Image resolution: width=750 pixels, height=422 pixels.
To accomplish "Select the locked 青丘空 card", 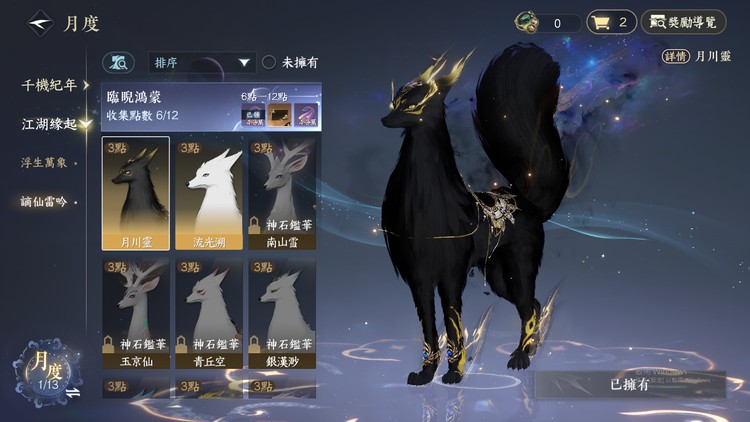I will tap(209, 314).
